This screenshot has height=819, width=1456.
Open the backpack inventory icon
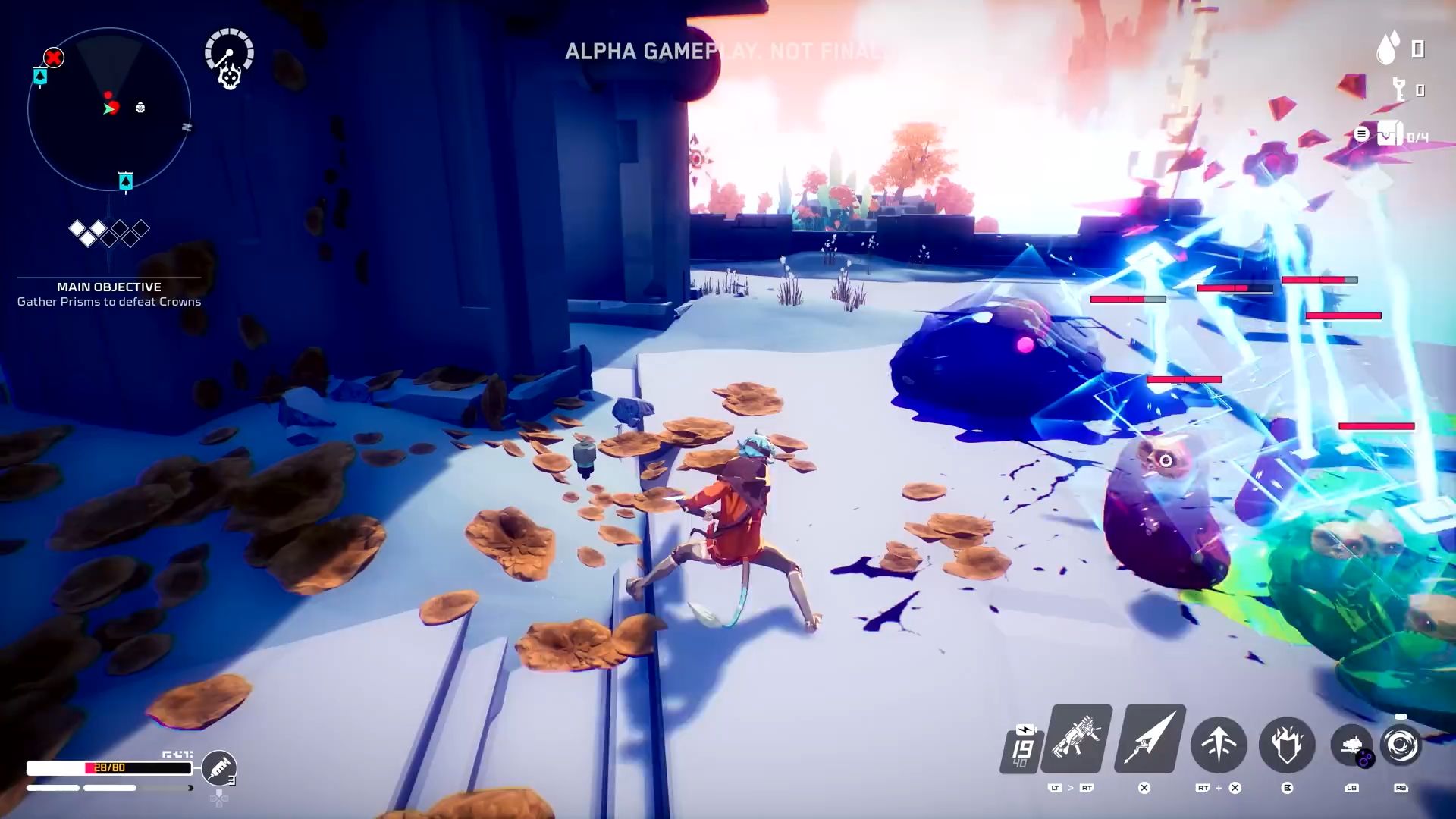pyautogui.click(x=1390, y=135)
